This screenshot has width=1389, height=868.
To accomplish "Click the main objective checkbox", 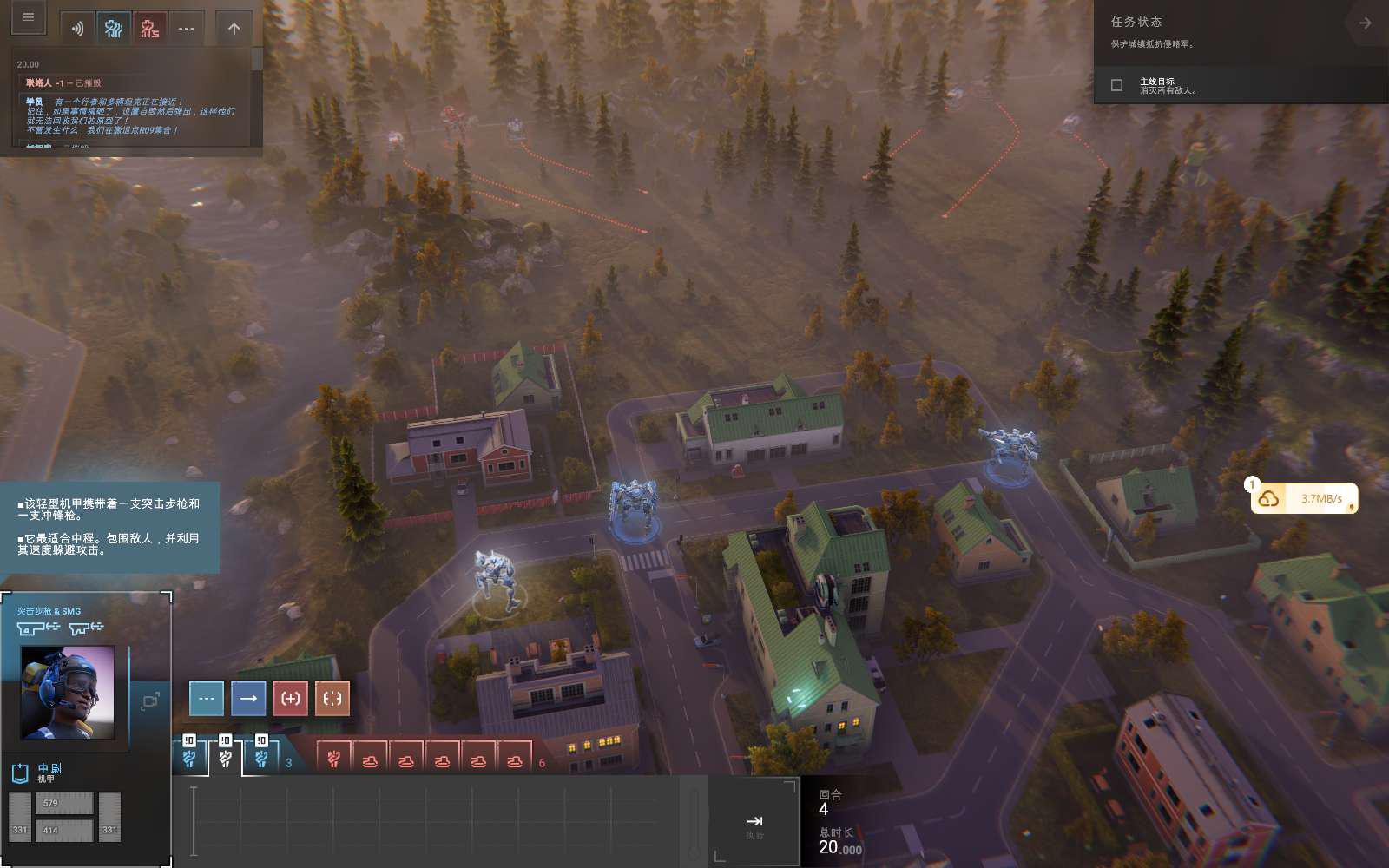I will point(1117,85).
